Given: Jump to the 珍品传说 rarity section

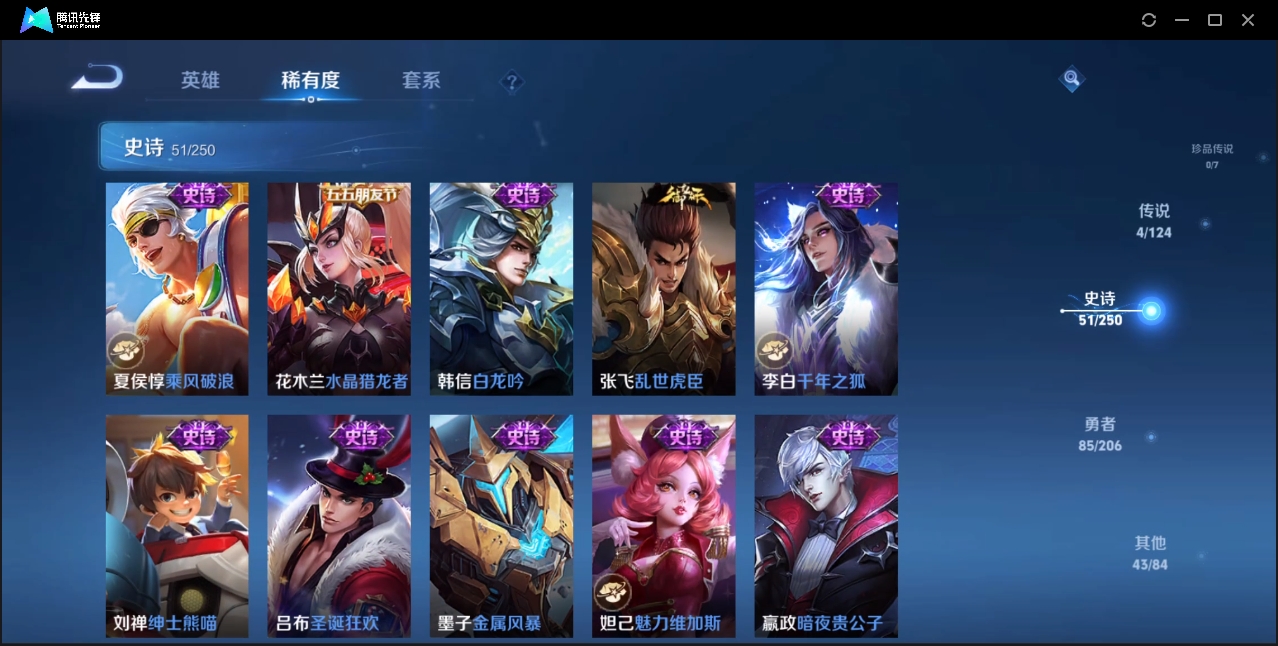Looking at the screenshot, I should (1212, 155).
